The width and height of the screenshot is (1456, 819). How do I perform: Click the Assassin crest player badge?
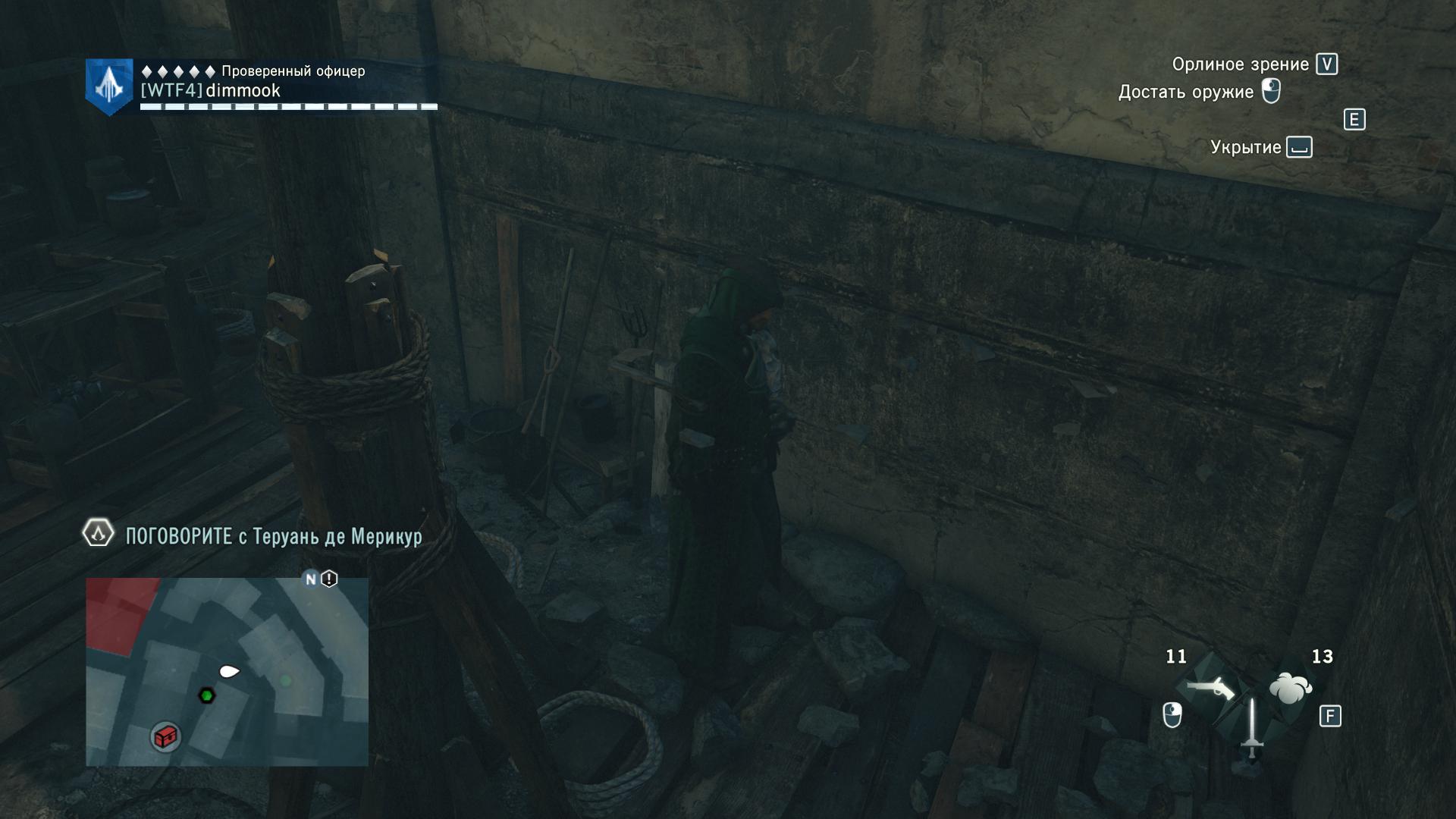click(110, 87)
